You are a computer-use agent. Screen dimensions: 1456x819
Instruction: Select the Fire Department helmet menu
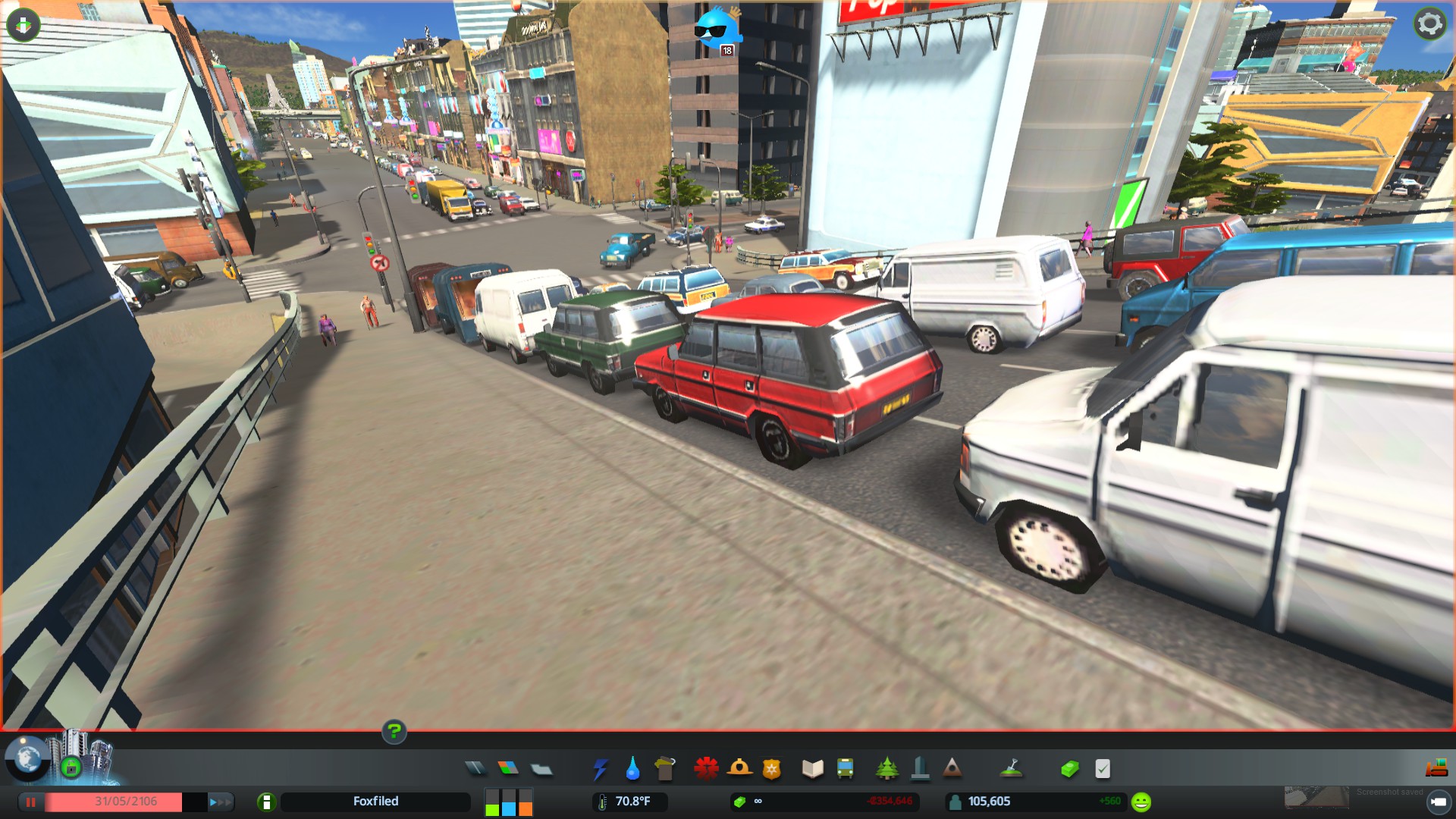739,768
